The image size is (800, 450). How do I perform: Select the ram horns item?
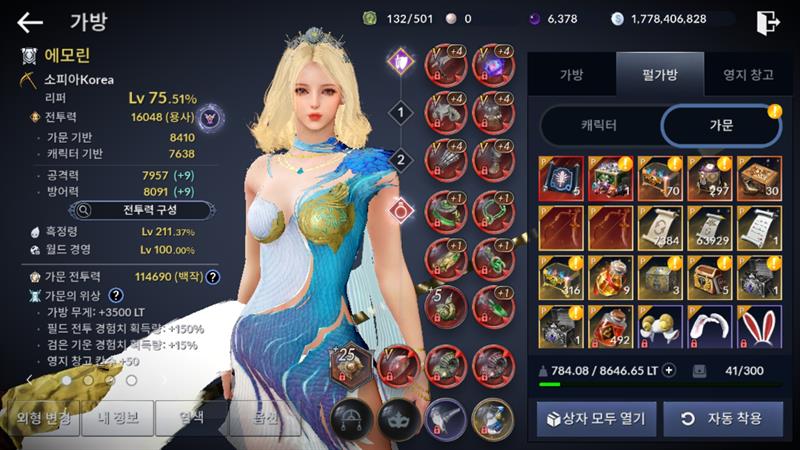point(660,324)
